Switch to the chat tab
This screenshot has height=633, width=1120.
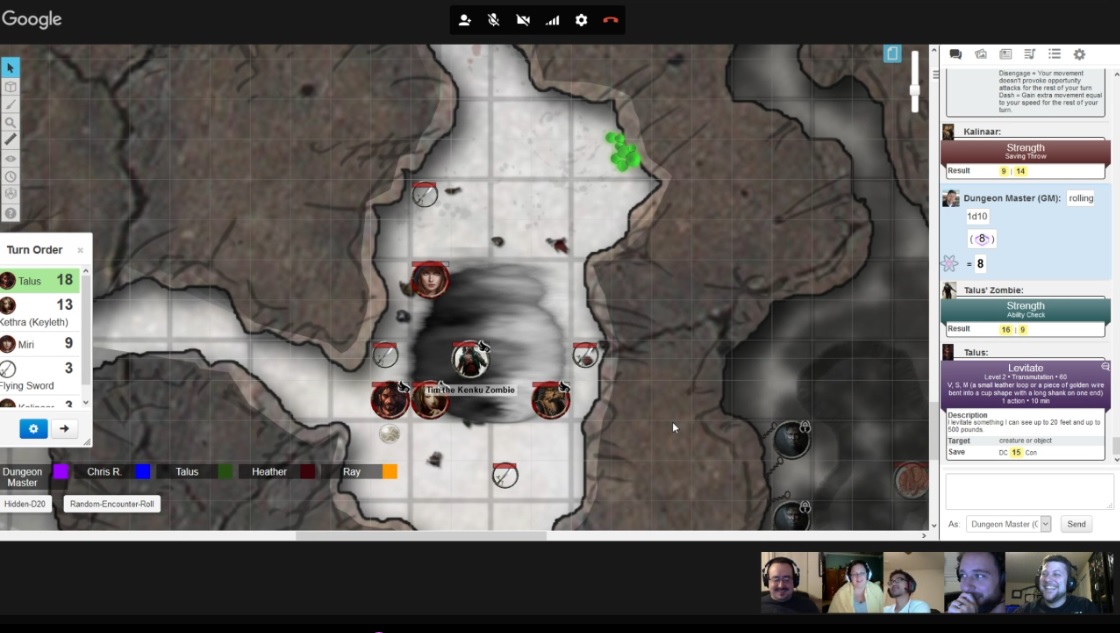[x=955, y=55]
